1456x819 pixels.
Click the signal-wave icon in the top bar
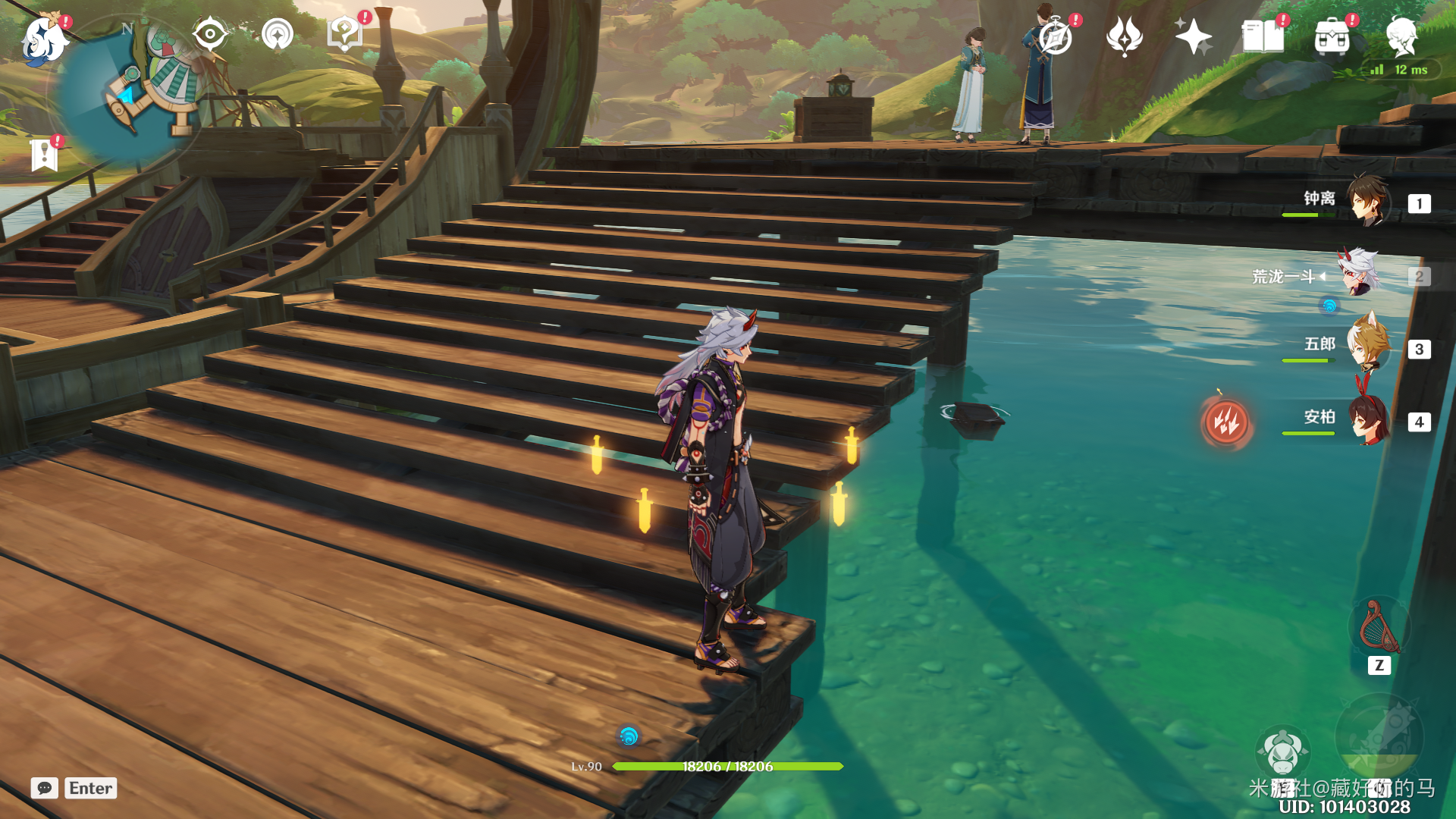(x=278, y=34)
